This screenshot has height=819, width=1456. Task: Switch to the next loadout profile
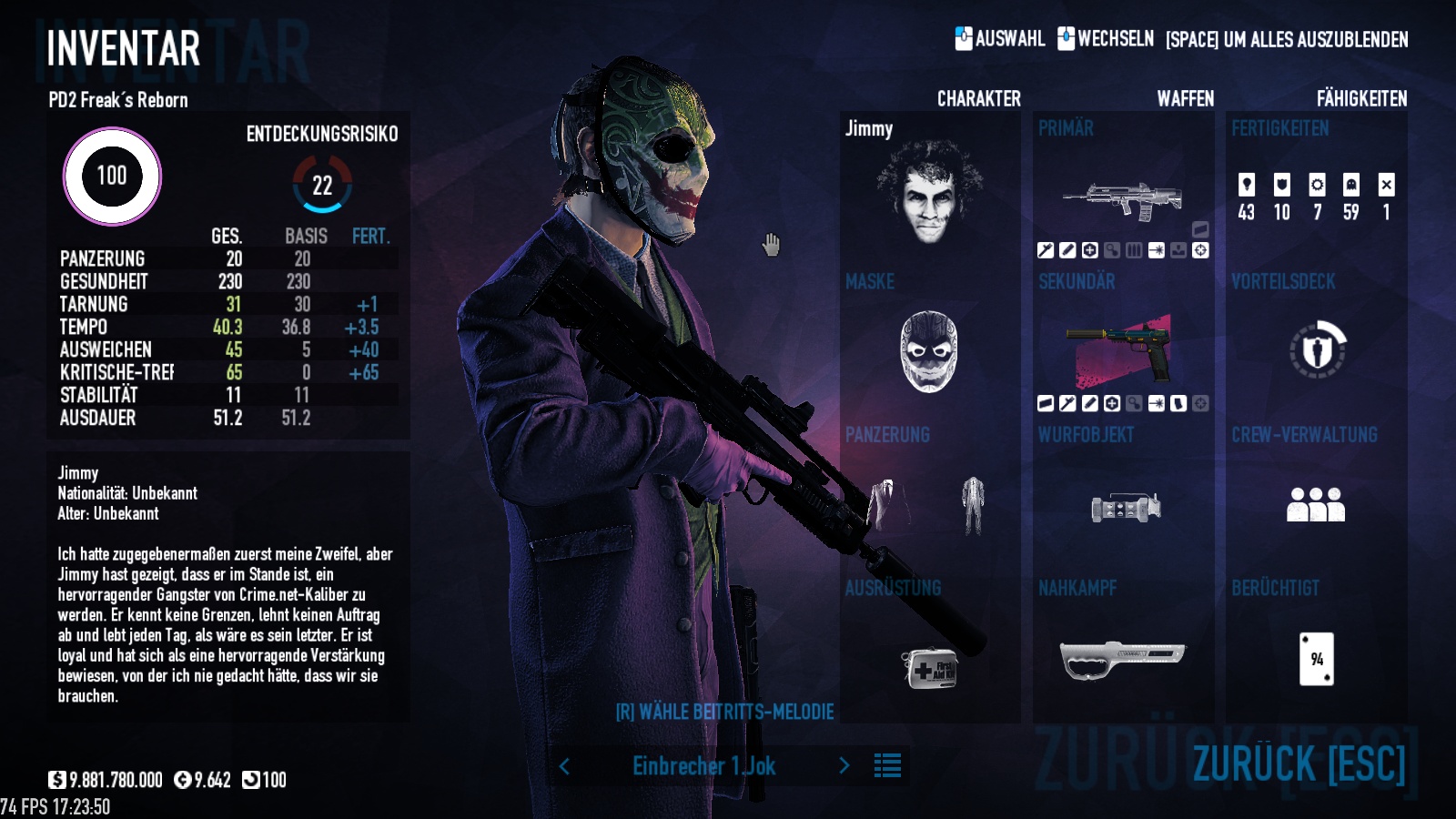[x=844, y=766]
